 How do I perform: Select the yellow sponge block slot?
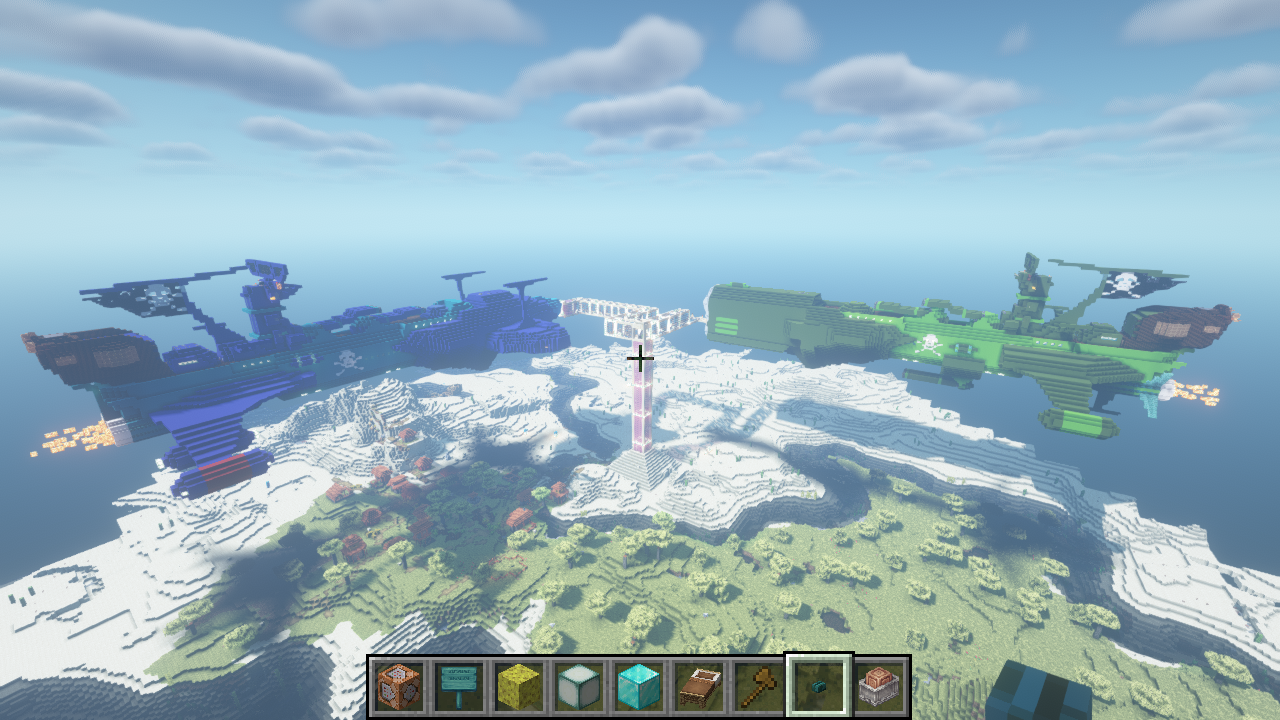519,686
